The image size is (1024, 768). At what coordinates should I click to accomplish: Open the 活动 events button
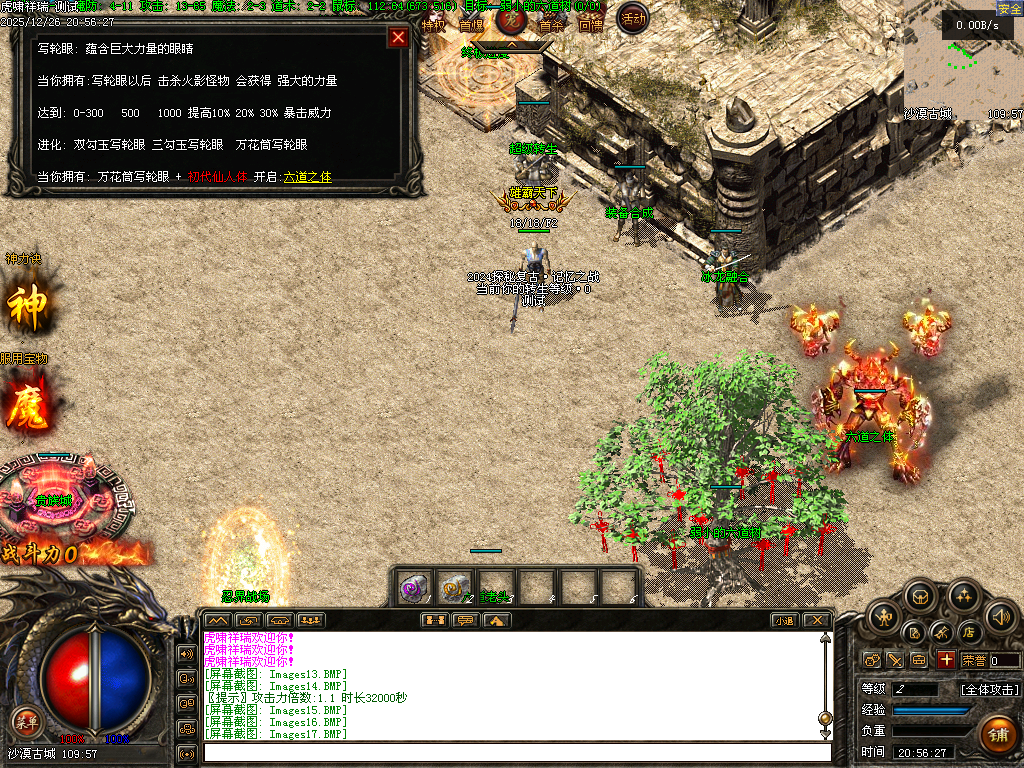pyautogui.click(x=632, y=18)
